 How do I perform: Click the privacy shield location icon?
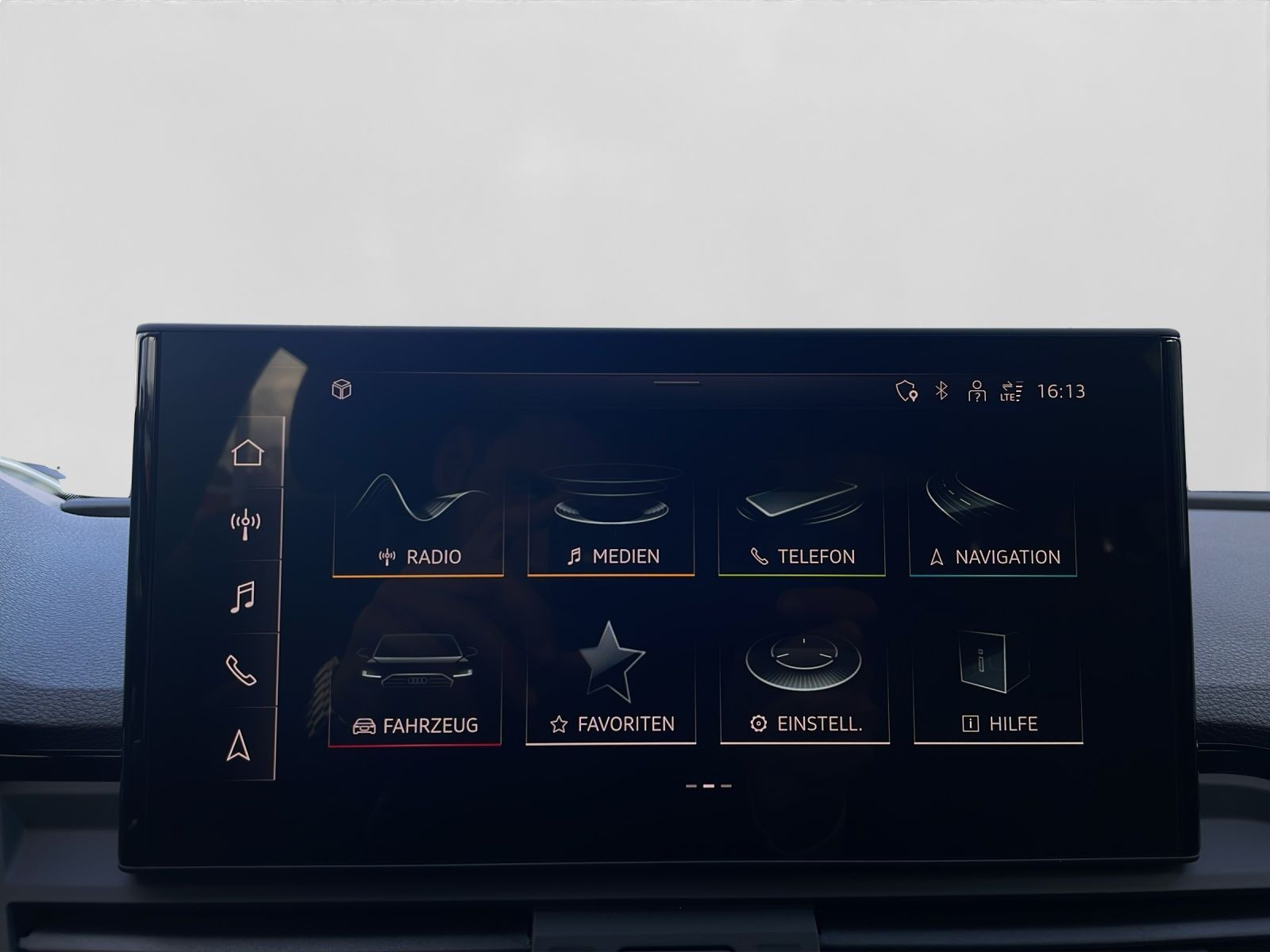pos(906,391)
